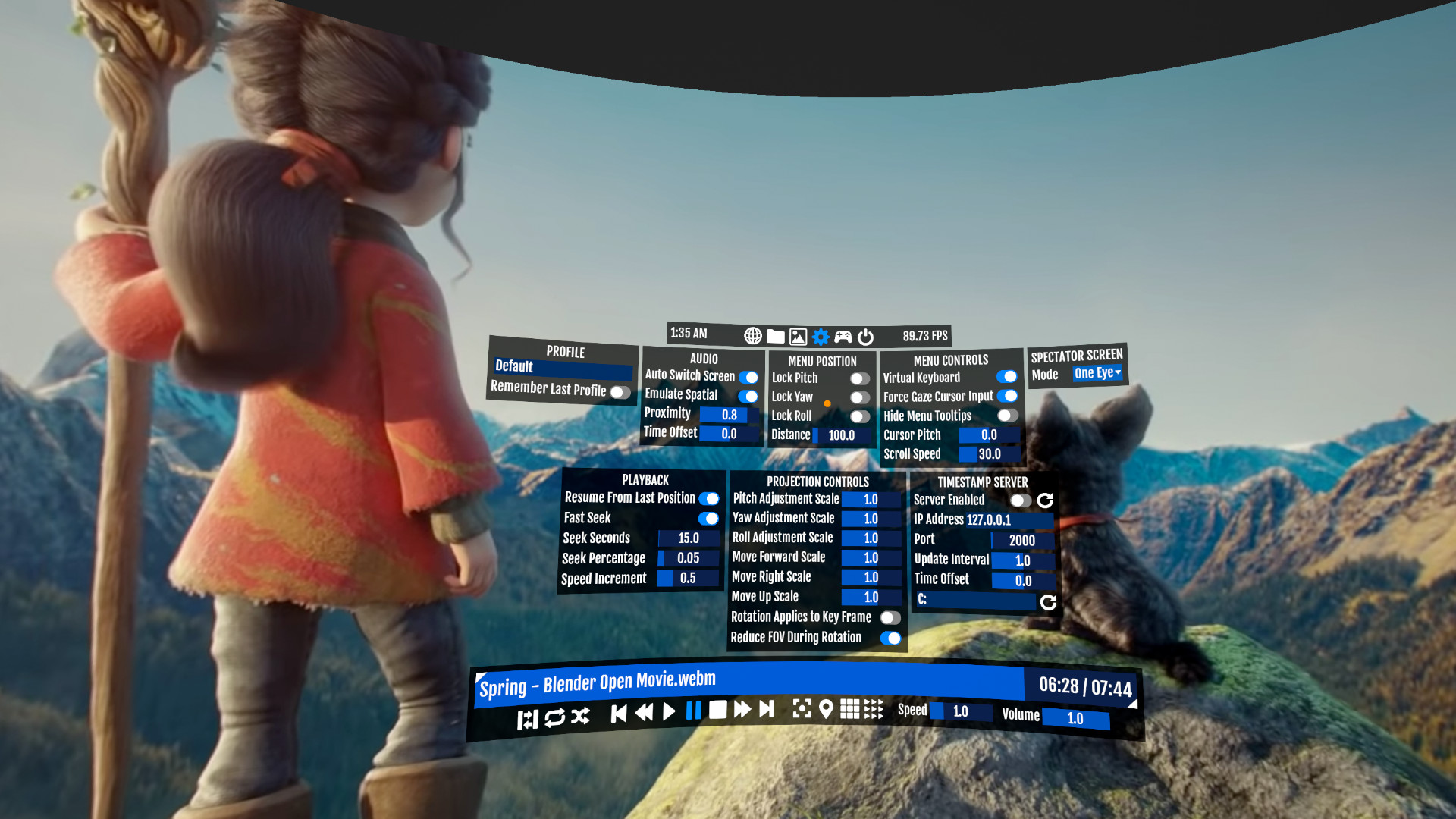Image resolution: width=1456 pixels, height=819 pixels.
Task: Click the power off icon
Action: click(865, 336)
